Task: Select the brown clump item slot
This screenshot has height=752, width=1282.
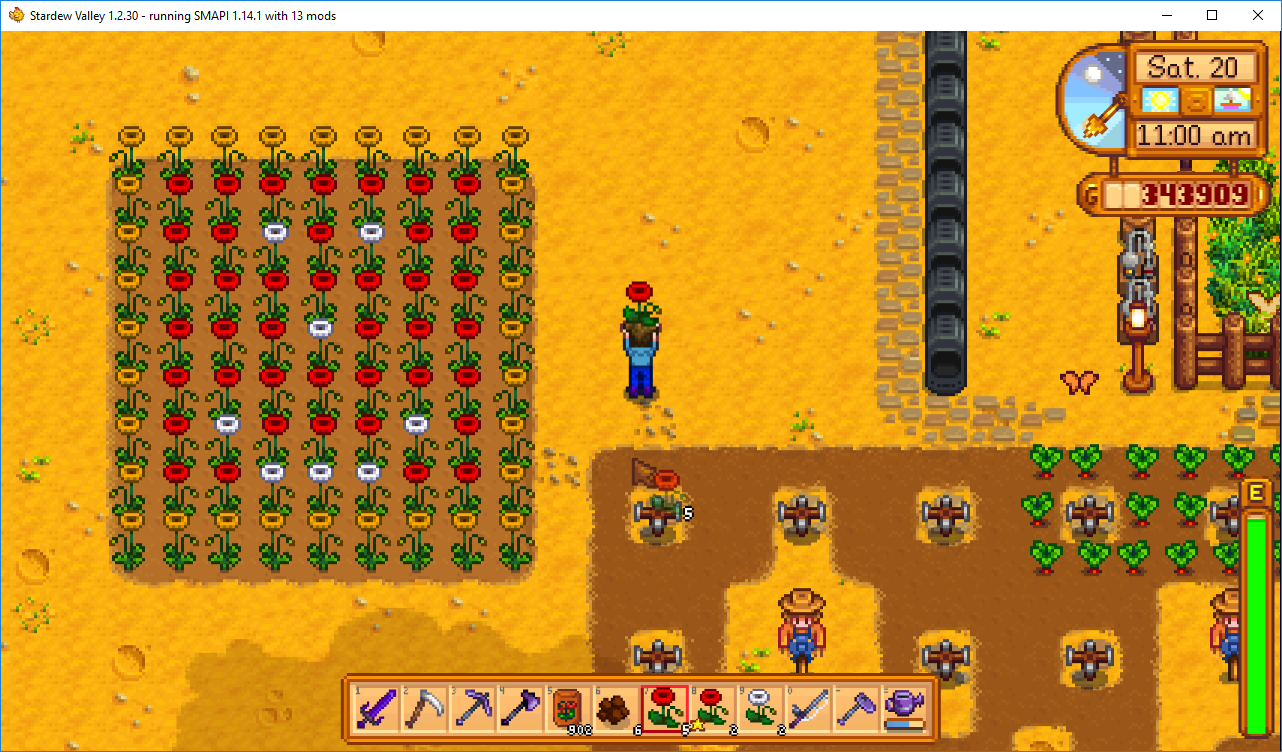Action: point(615,709)
